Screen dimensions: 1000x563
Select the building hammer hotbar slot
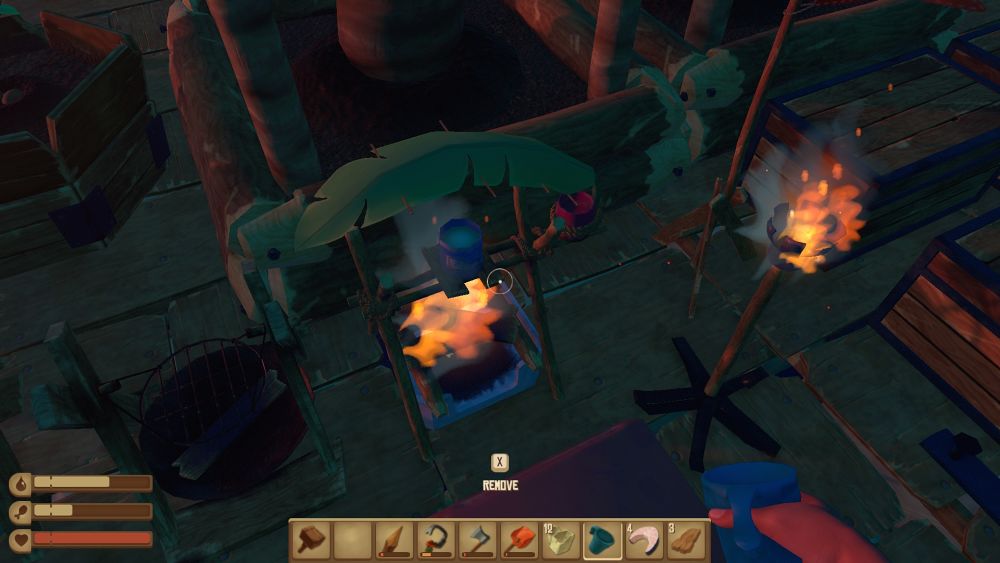coord(310,541)
